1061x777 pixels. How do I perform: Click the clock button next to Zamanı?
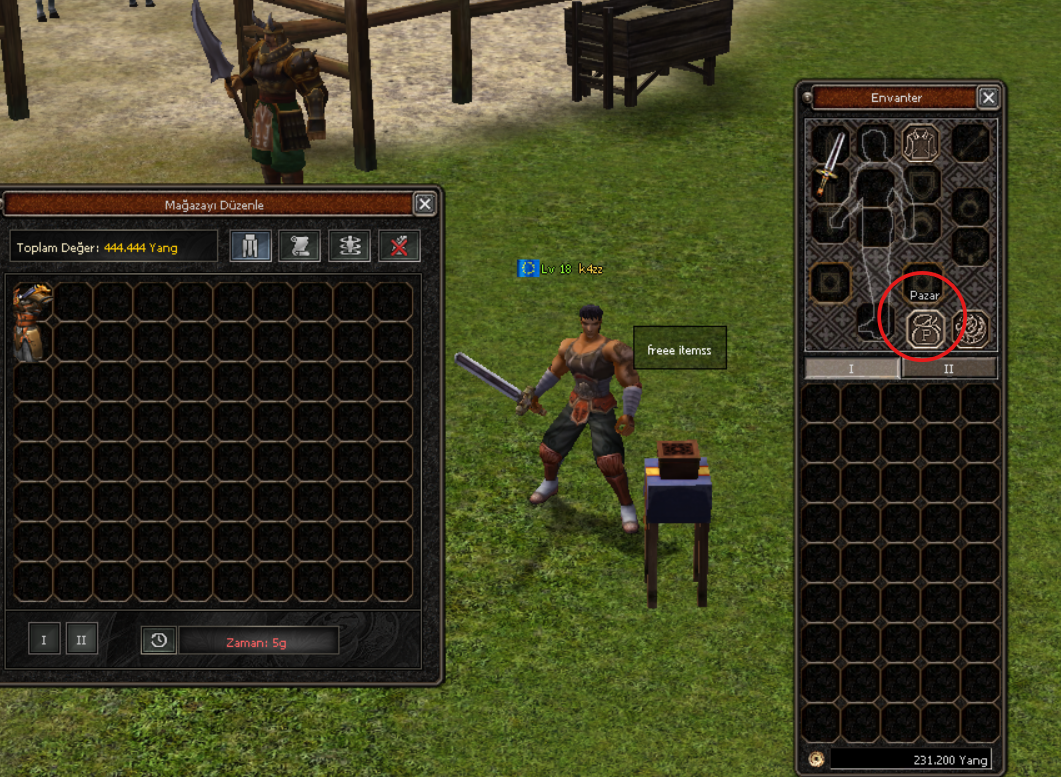159,640
